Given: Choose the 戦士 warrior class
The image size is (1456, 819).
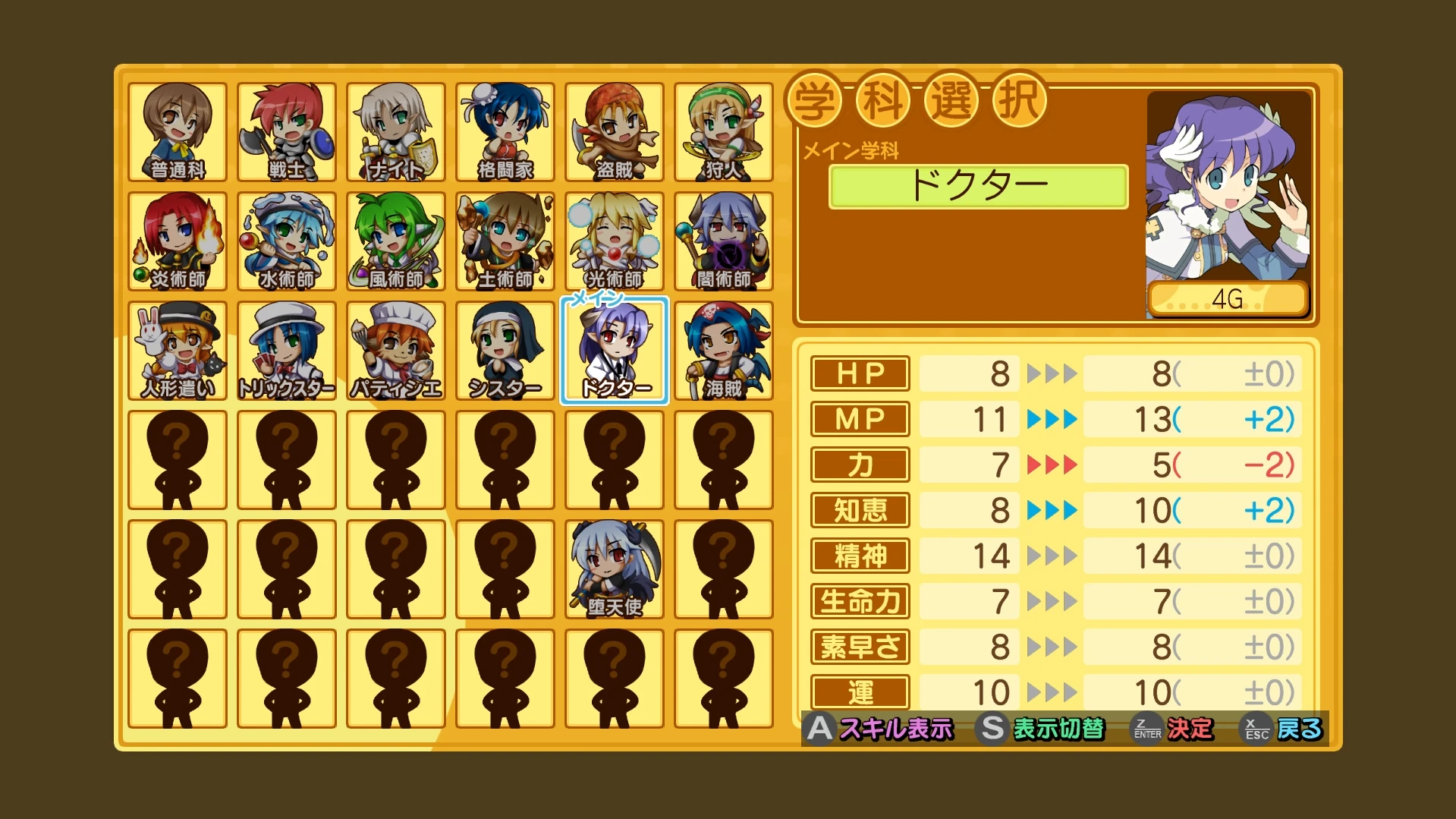Looking at the screenshot, I should pos(287,132).
